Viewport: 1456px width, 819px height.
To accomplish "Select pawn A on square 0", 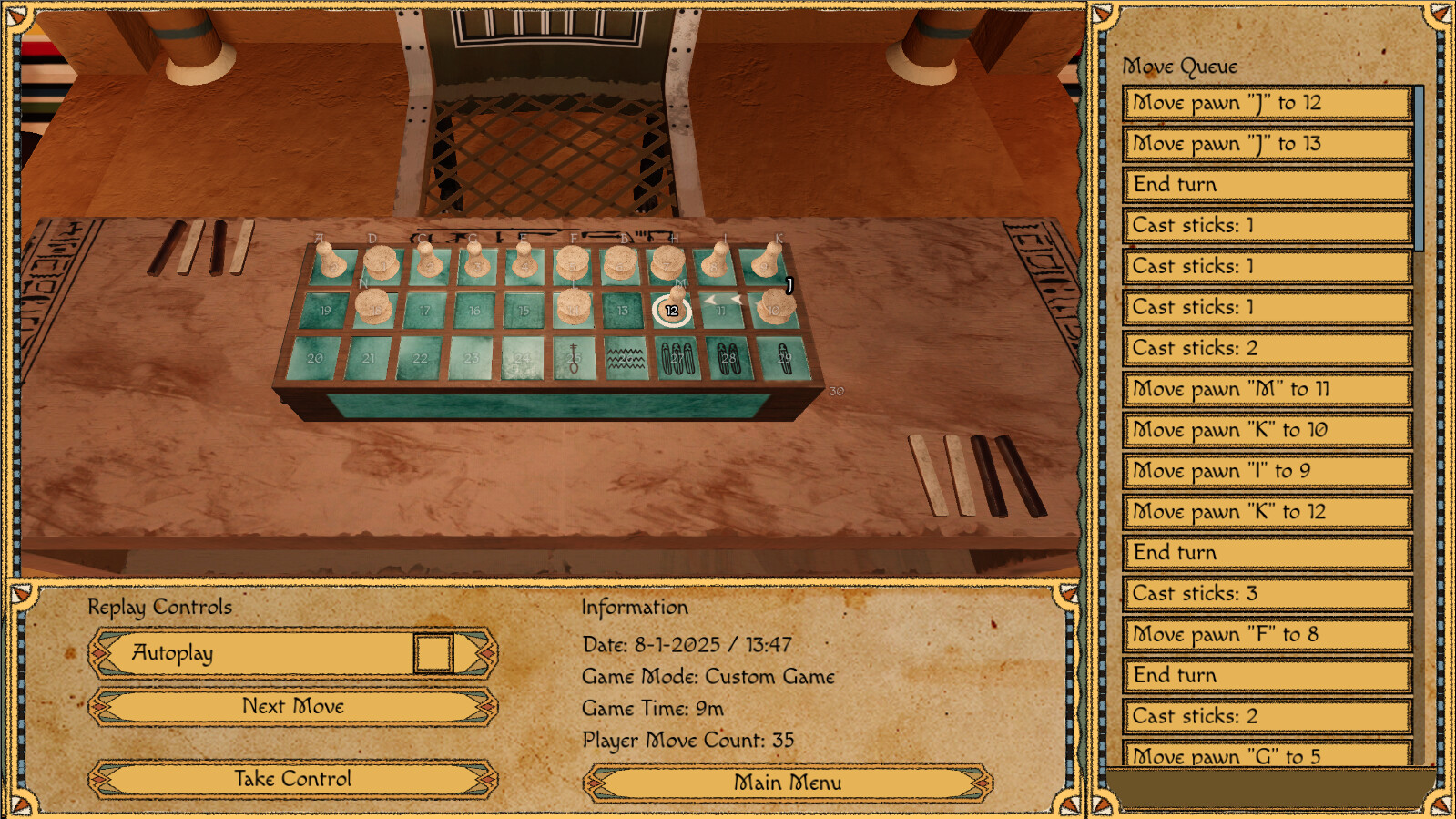I will tap(330, 262).
